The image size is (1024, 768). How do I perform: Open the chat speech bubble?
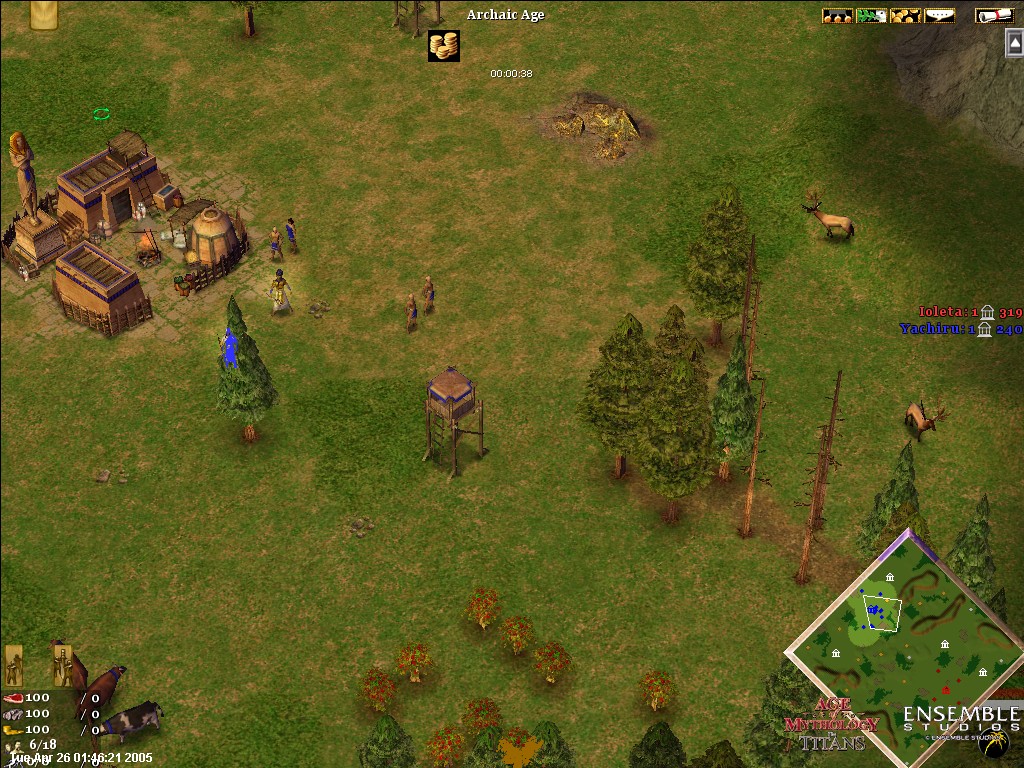pos(939,15)
